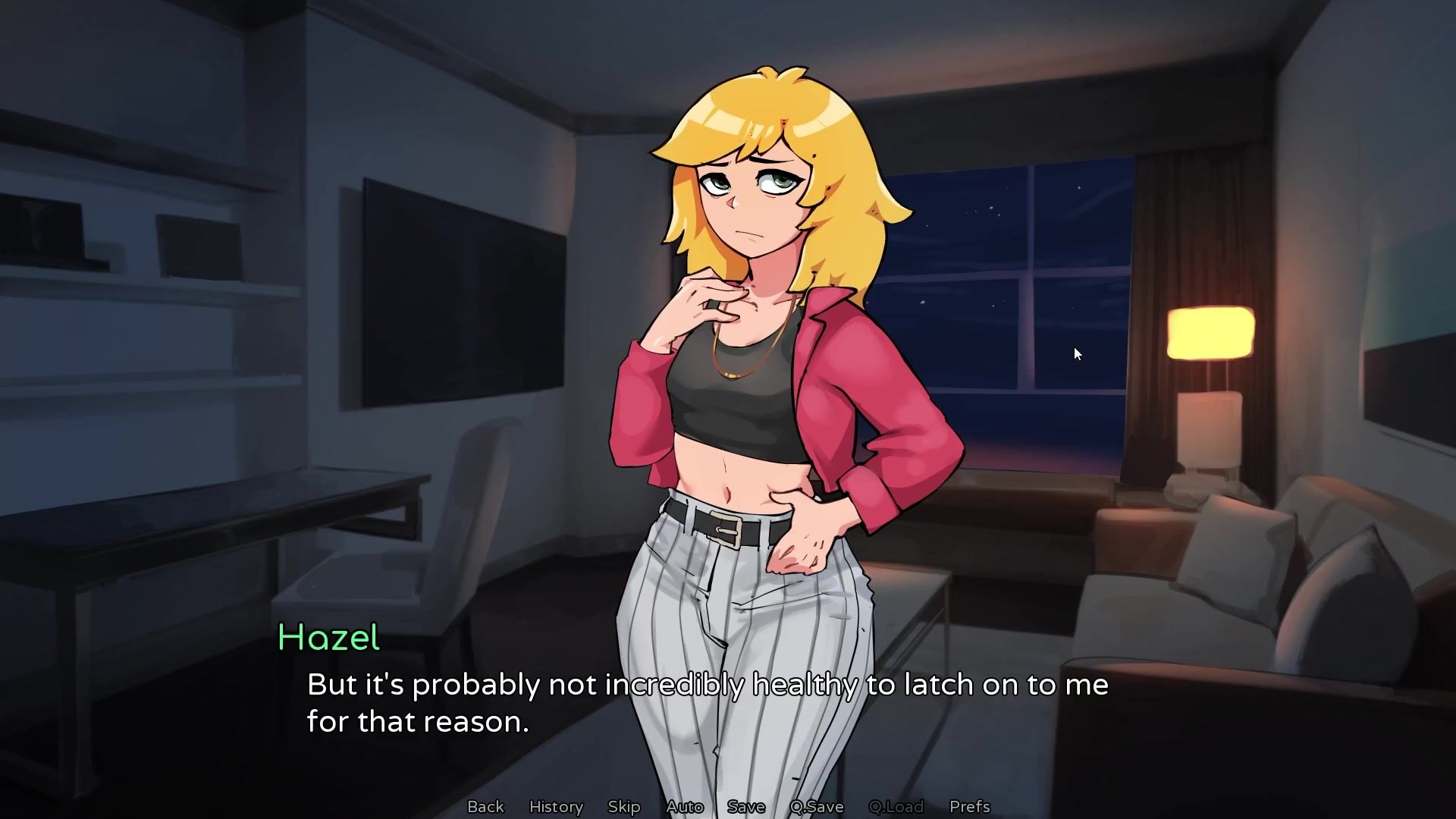The image size is (1456, 819).
Task: Open the dialogue History log
Action: pos(556,806)
